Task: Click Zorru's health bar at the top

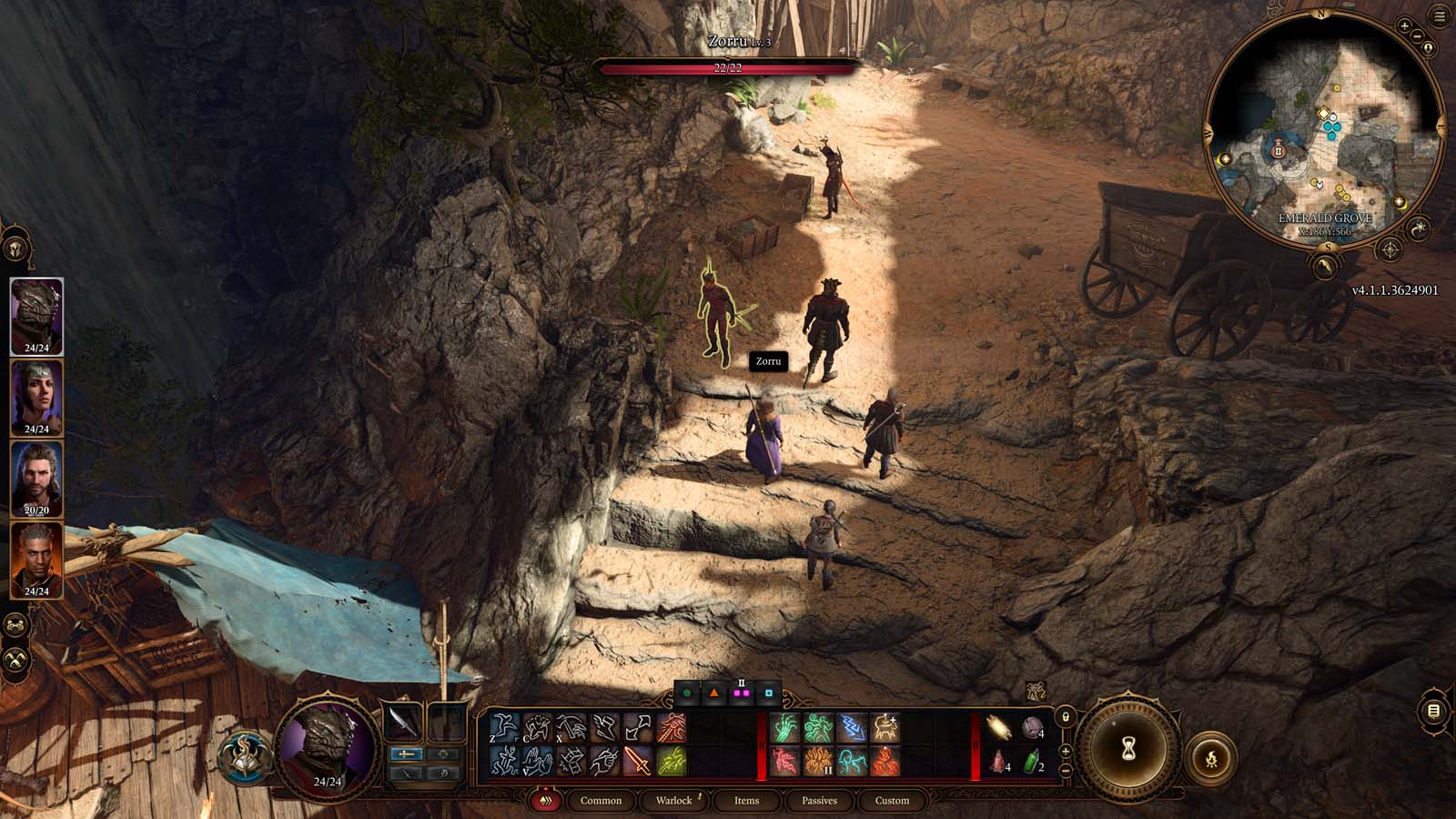Action: coord(726,66)
